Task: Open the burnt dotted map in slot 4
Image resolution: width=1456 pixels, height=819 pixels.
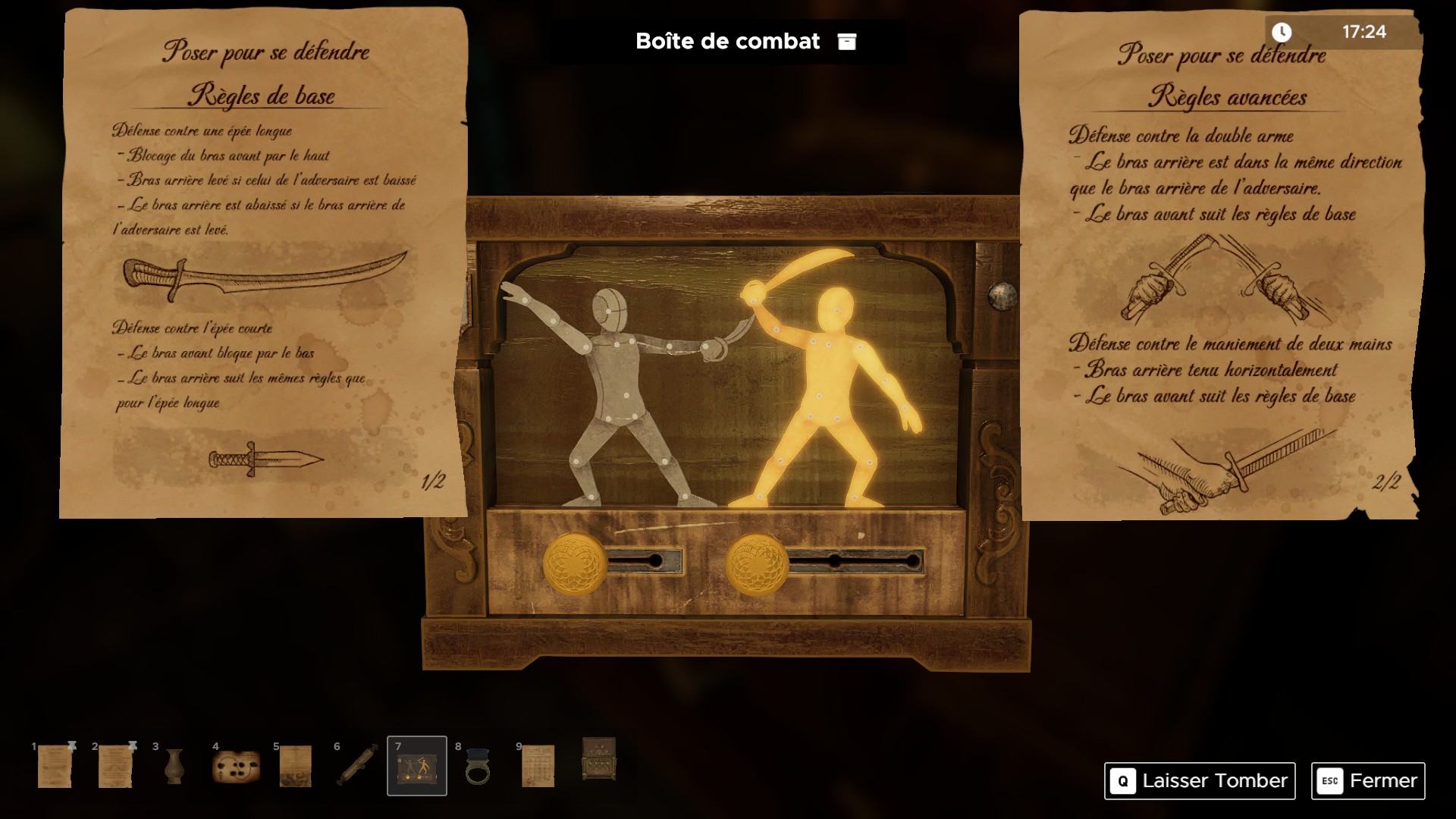Action: [x=236, y=766]
